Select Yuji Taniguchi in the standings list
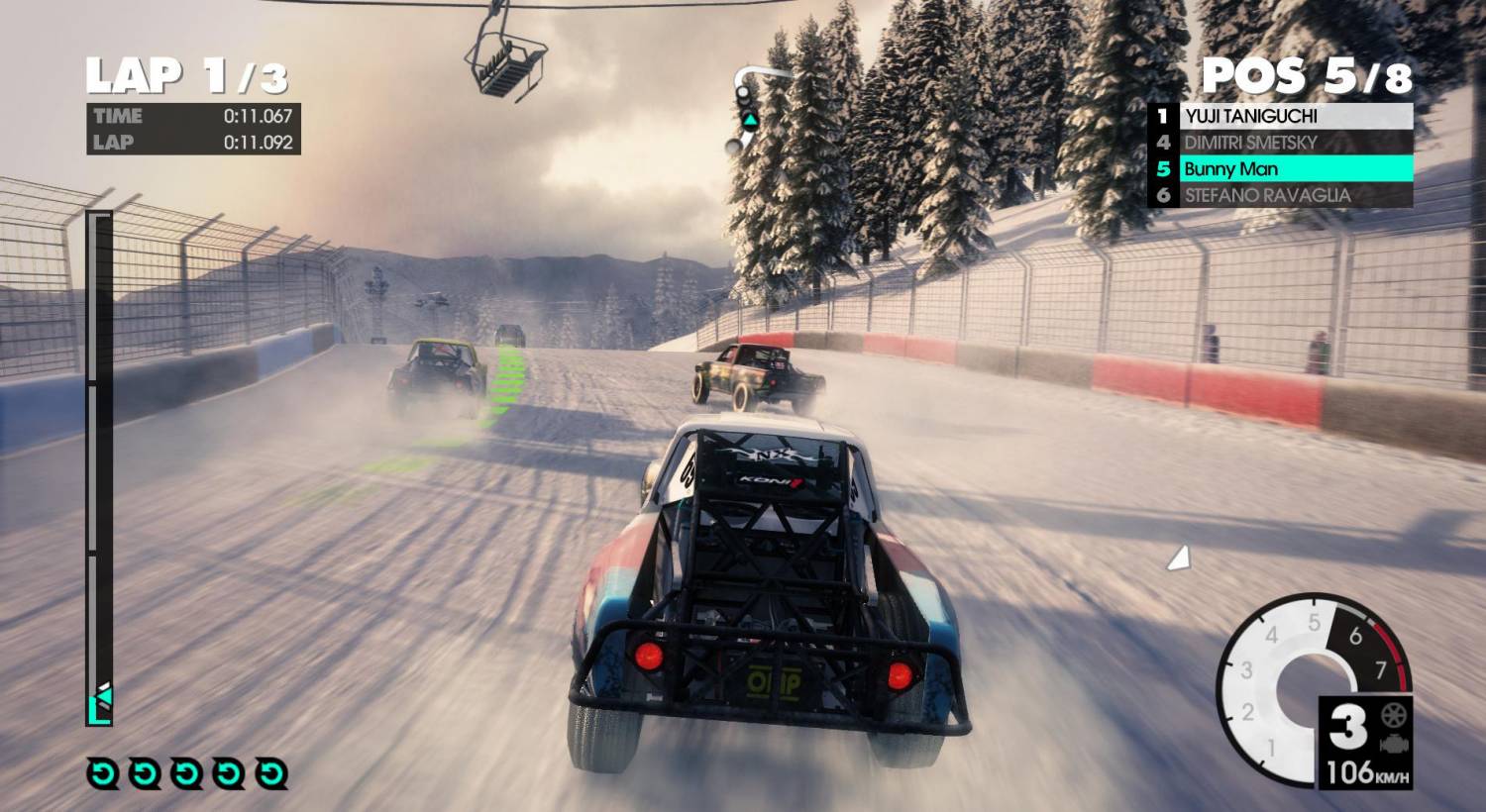 coord(1280,116)
